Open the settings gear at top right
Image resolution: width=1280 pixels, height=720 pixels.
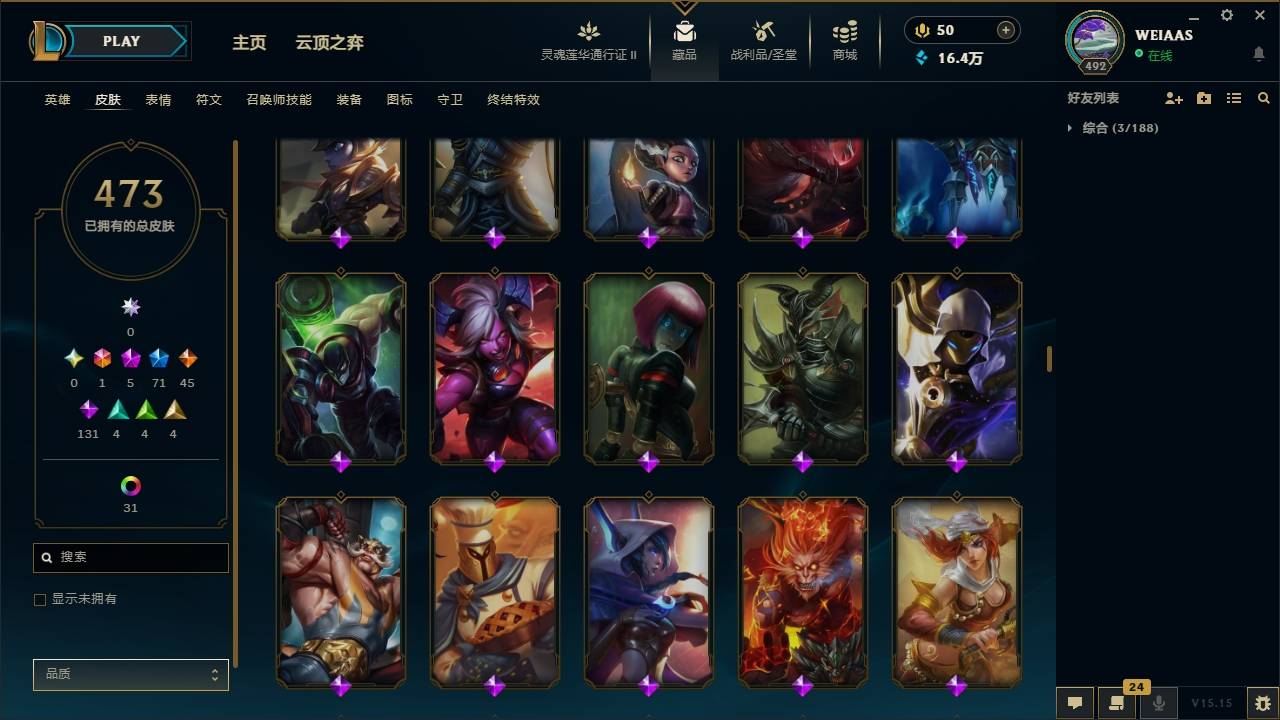(1226, 15)
